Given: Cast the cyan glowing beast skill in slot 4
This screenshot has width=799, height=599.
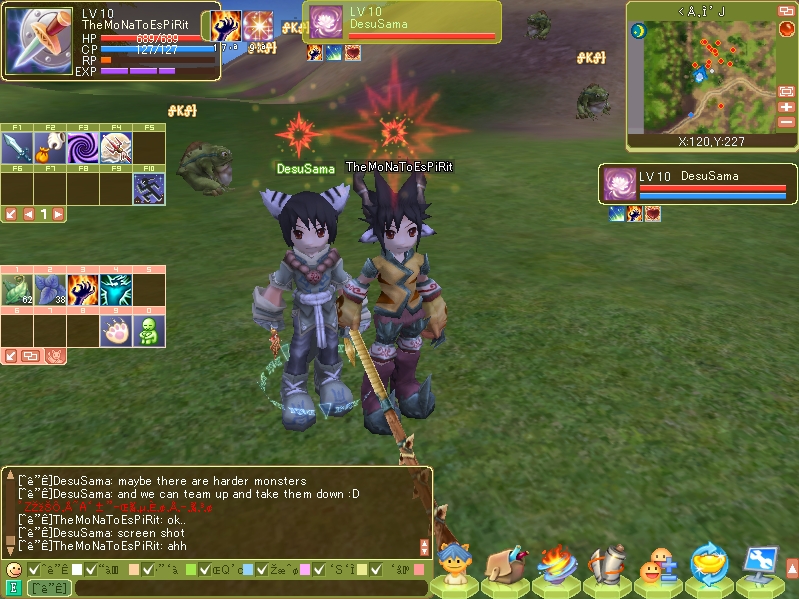Looking at the screenshot, I should pos(116,289).
